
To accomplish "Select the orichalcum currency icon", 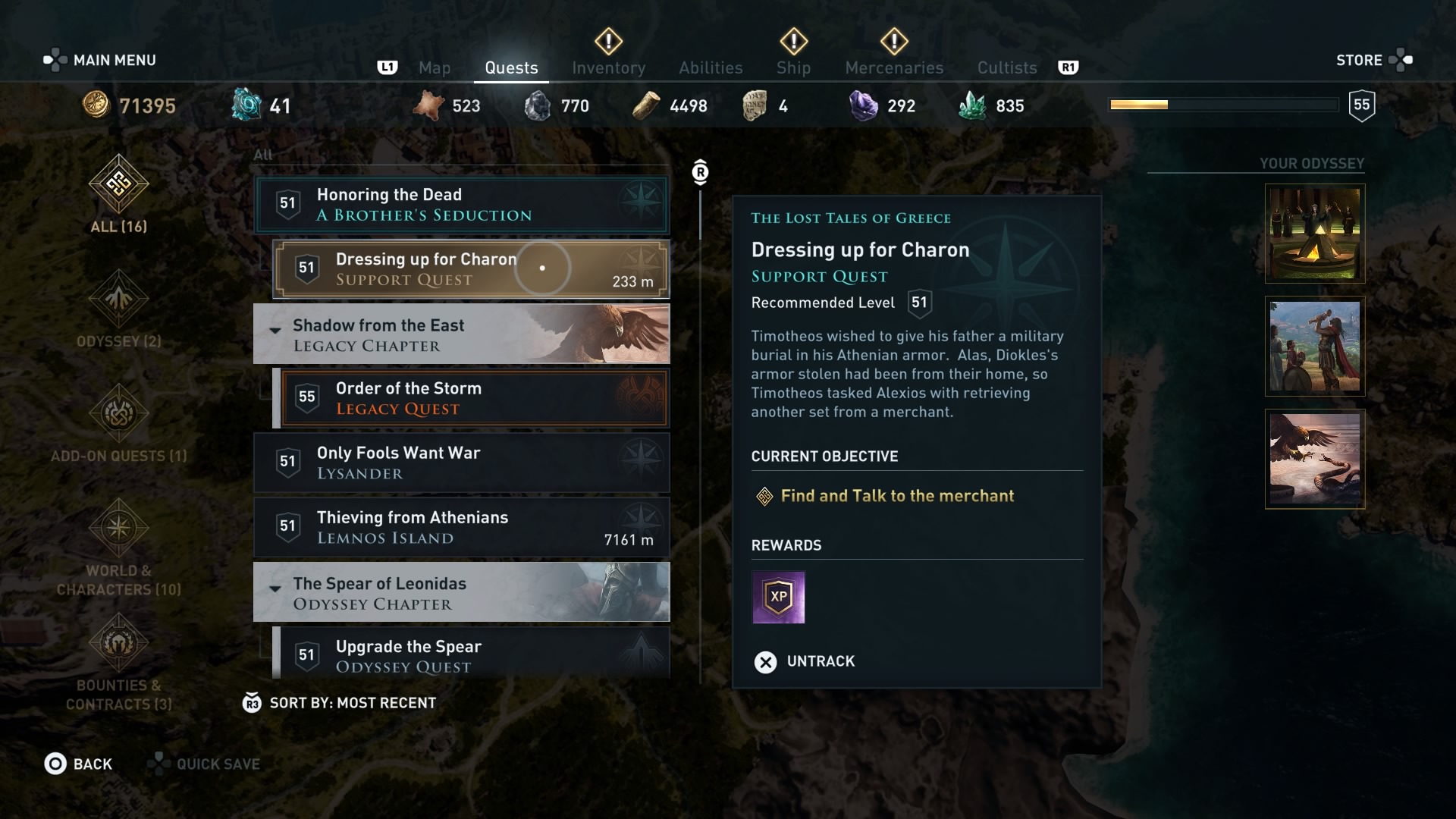I will 244,105.
